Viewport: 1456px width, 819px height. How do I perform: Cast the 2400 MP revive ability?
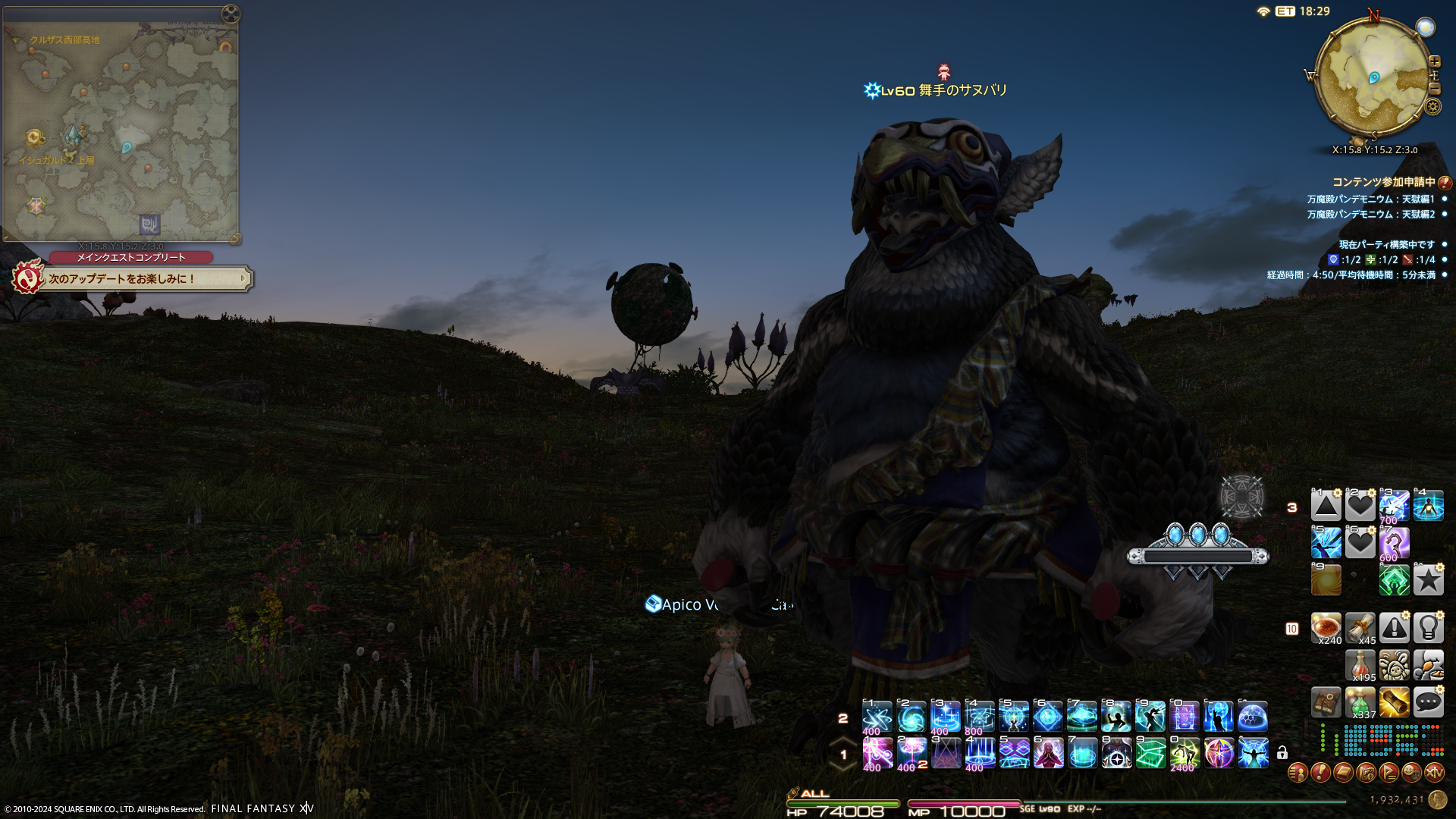[1185, 753]
